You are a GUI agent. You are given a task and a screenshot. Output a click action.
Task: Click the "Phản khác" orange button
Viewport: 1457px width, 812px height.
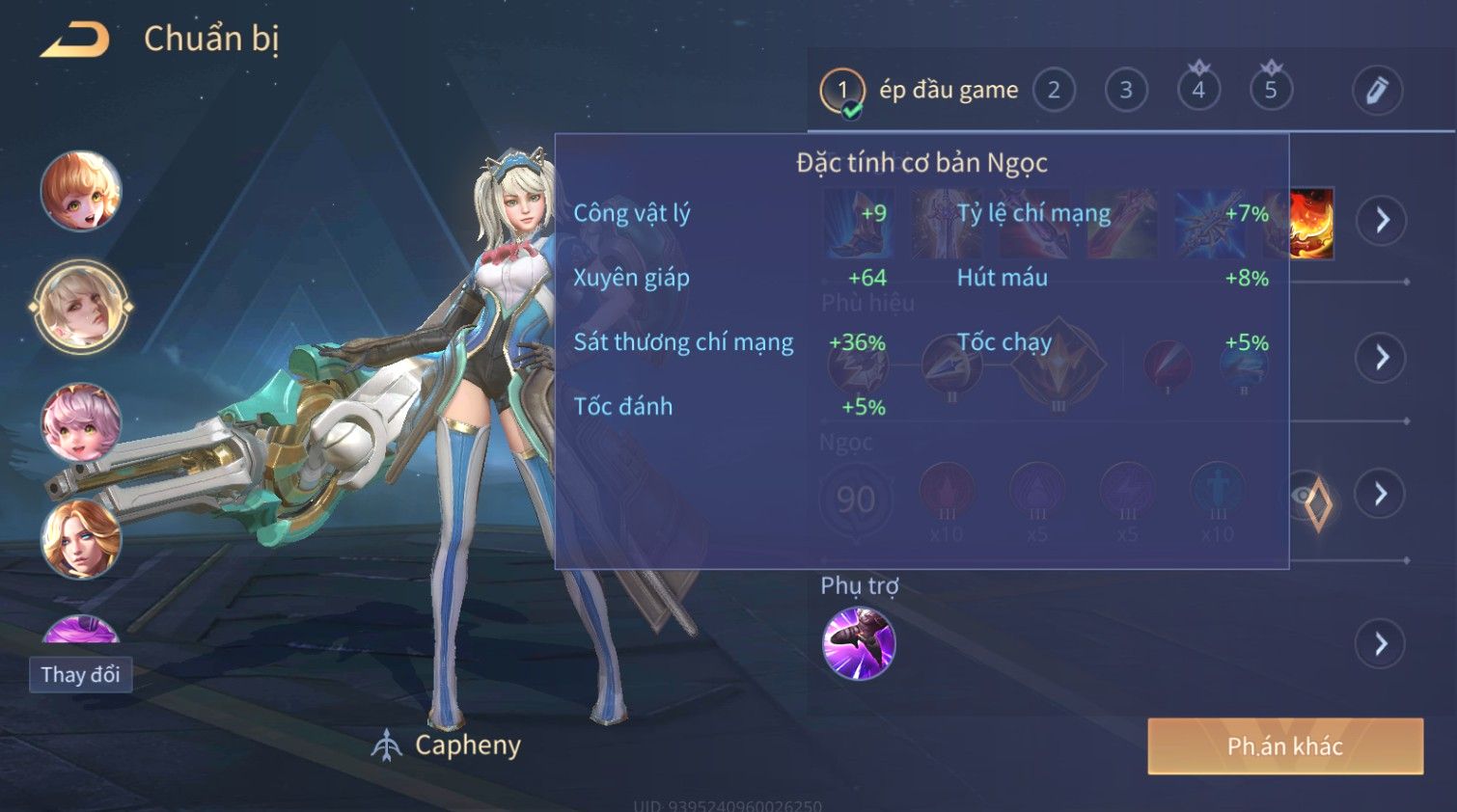coord(1285,745)
